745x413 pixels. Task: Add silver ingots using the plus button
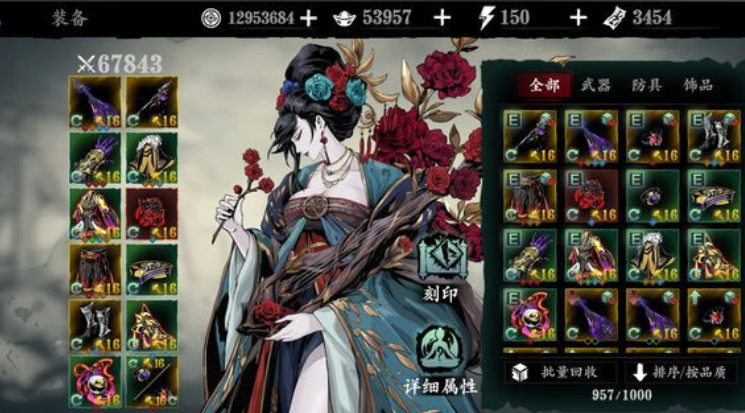(x=442, y=17)
